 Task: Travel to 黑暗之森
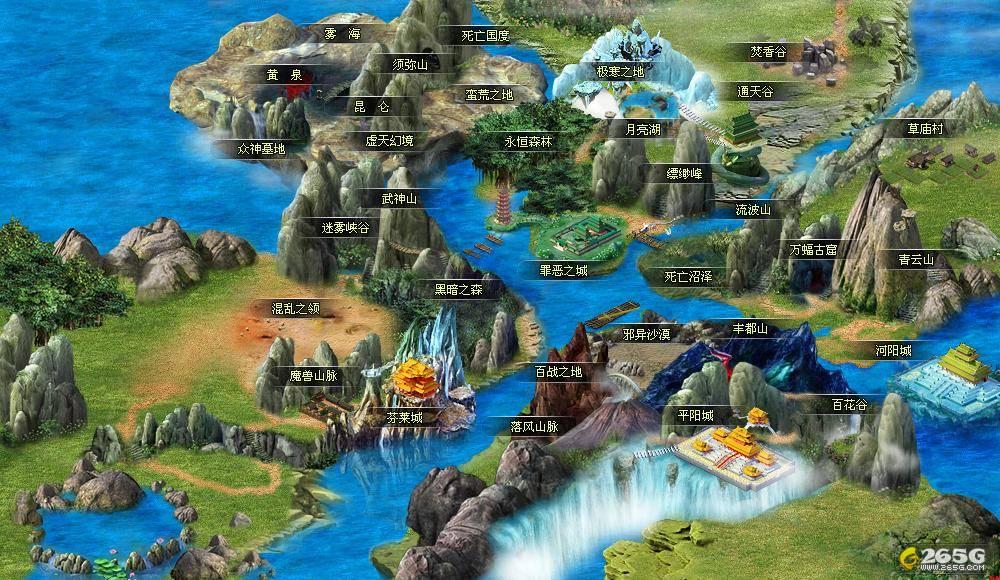tap(458, 290)
